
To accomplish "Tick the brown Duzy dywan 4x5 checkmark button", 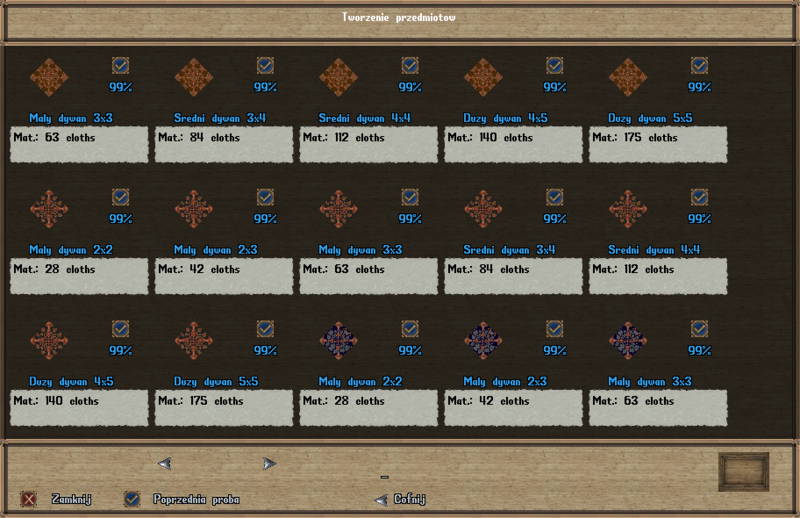I will tap(554, 66).
